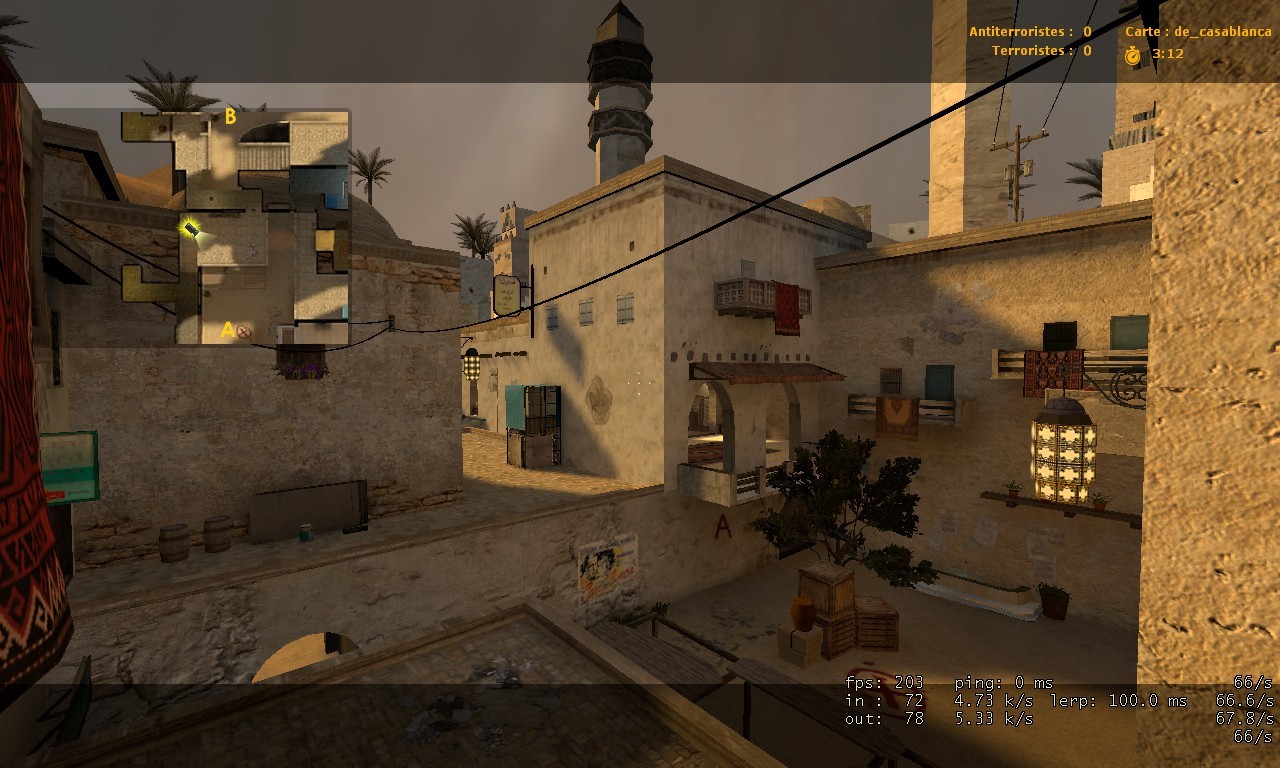This screenshot has height=768, width=1280.
Task: Select the bombsite A marker on the radar
Action: tap(227, 327)
